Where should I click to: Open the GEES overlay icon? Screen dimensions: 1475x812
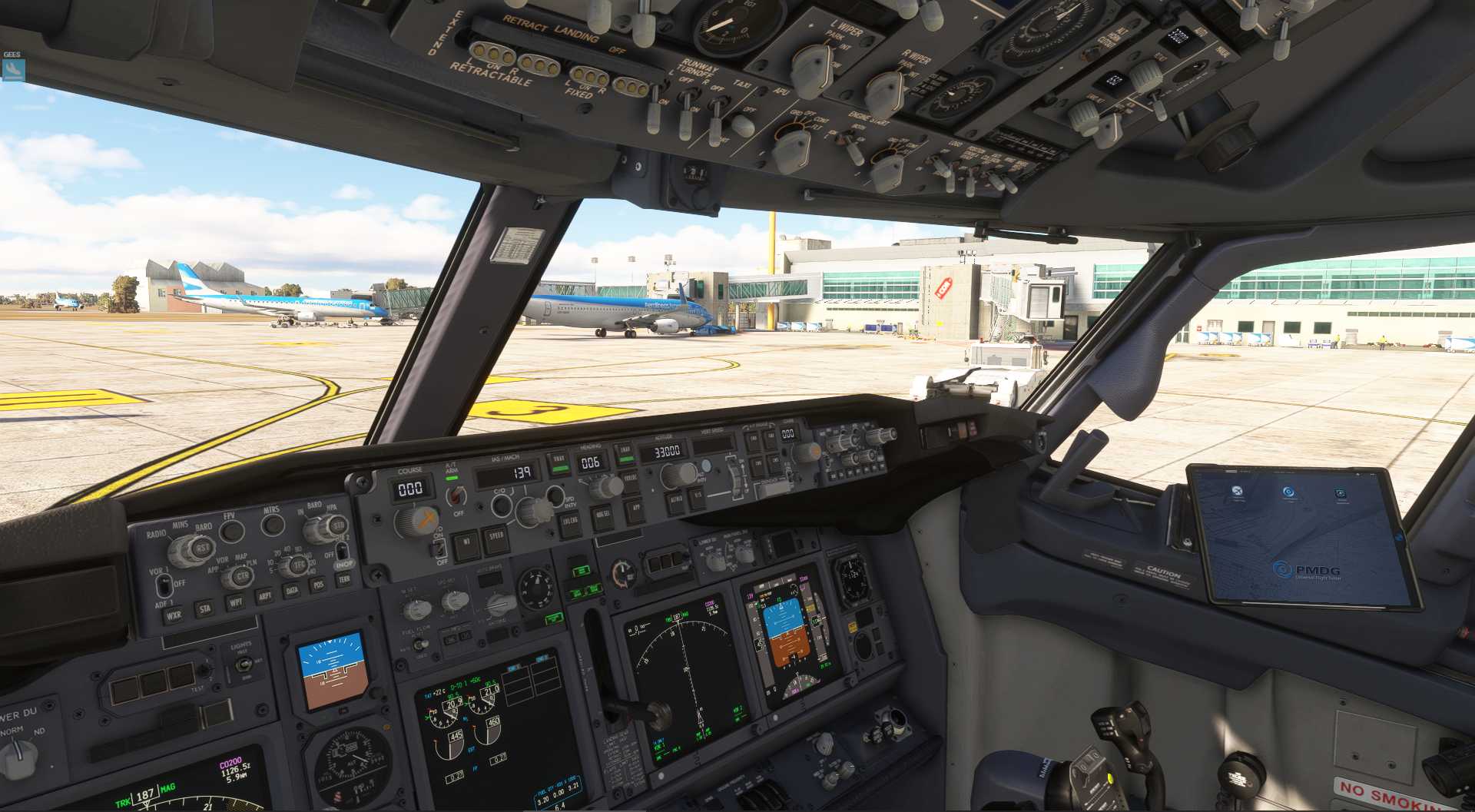tap(13, 70)
